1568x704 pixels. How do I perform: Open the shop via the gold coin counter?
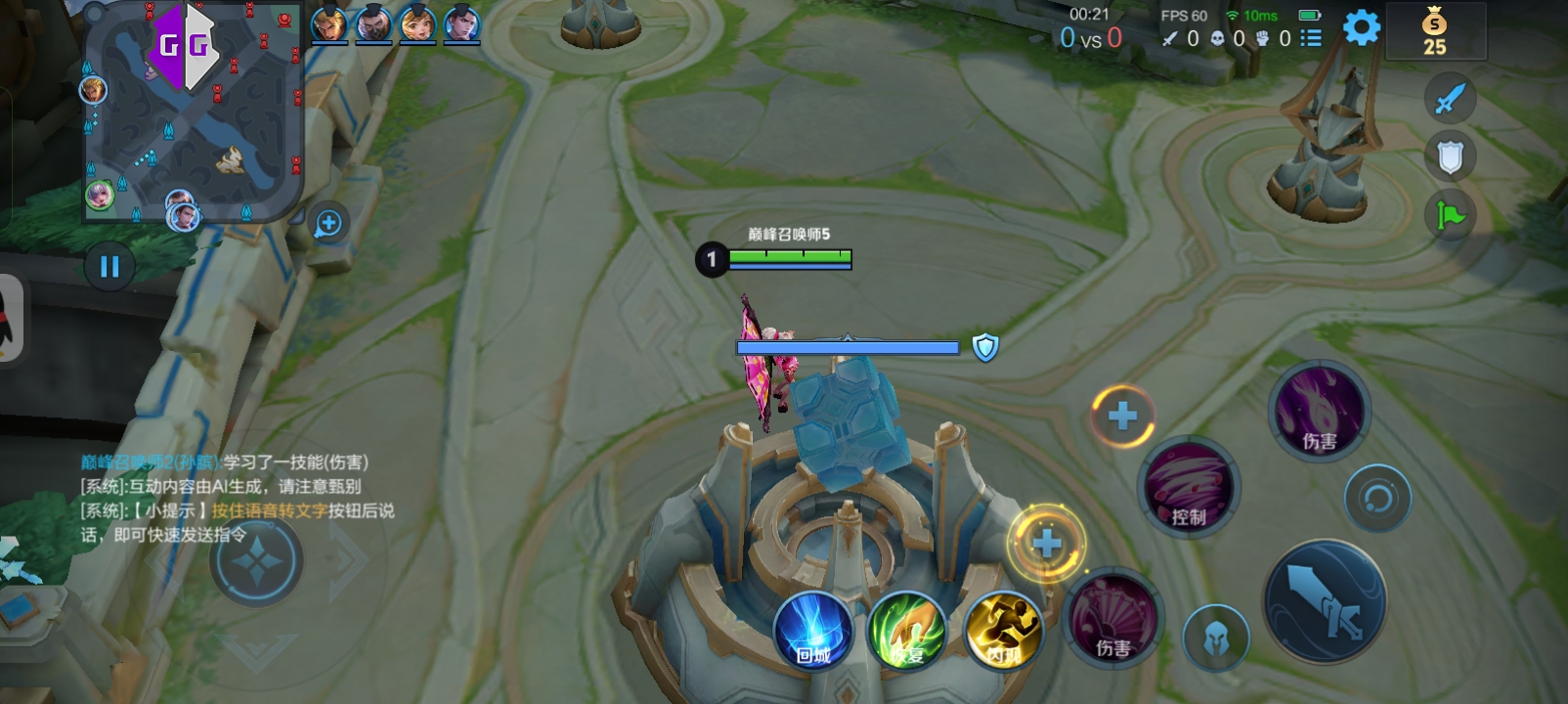[1434, 32]
